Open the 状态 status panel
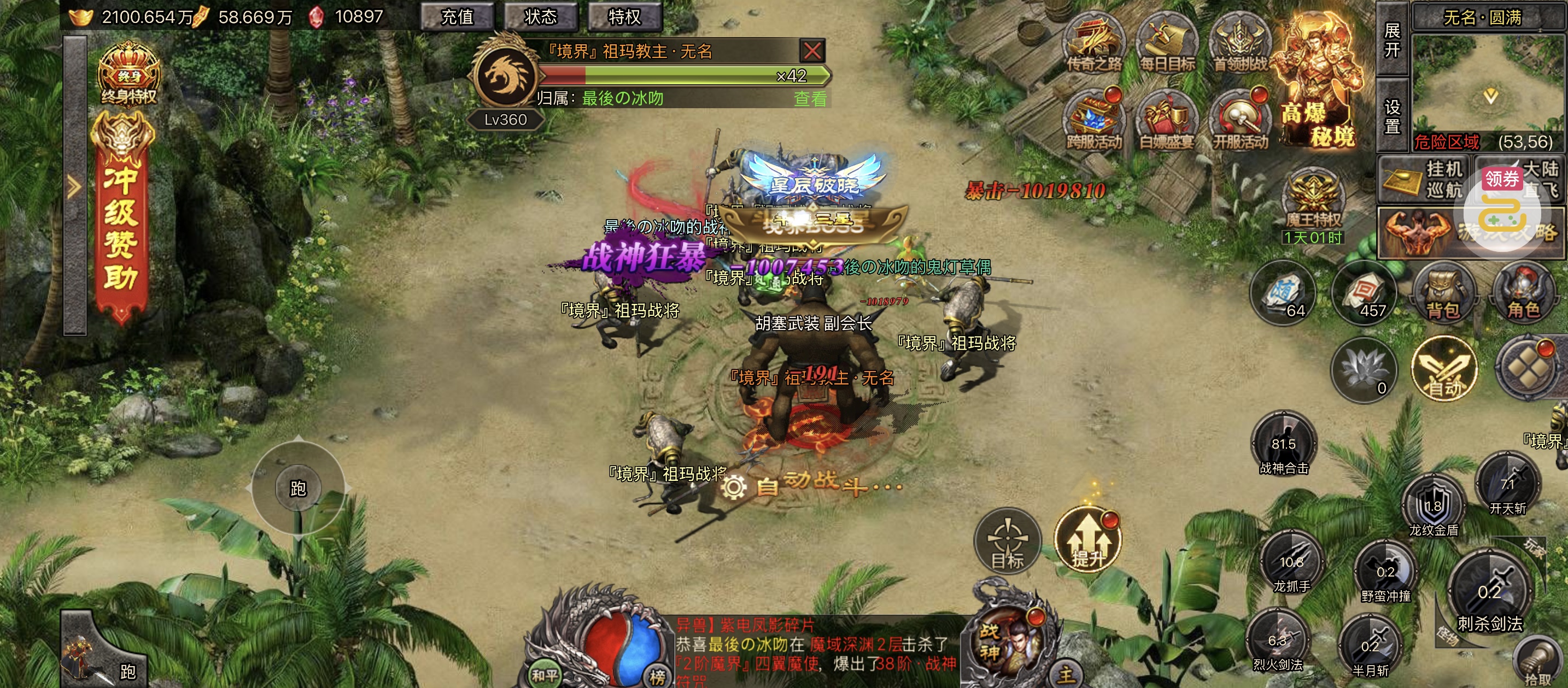Screen dimensions: 1568x688 (x=541, y=16)
